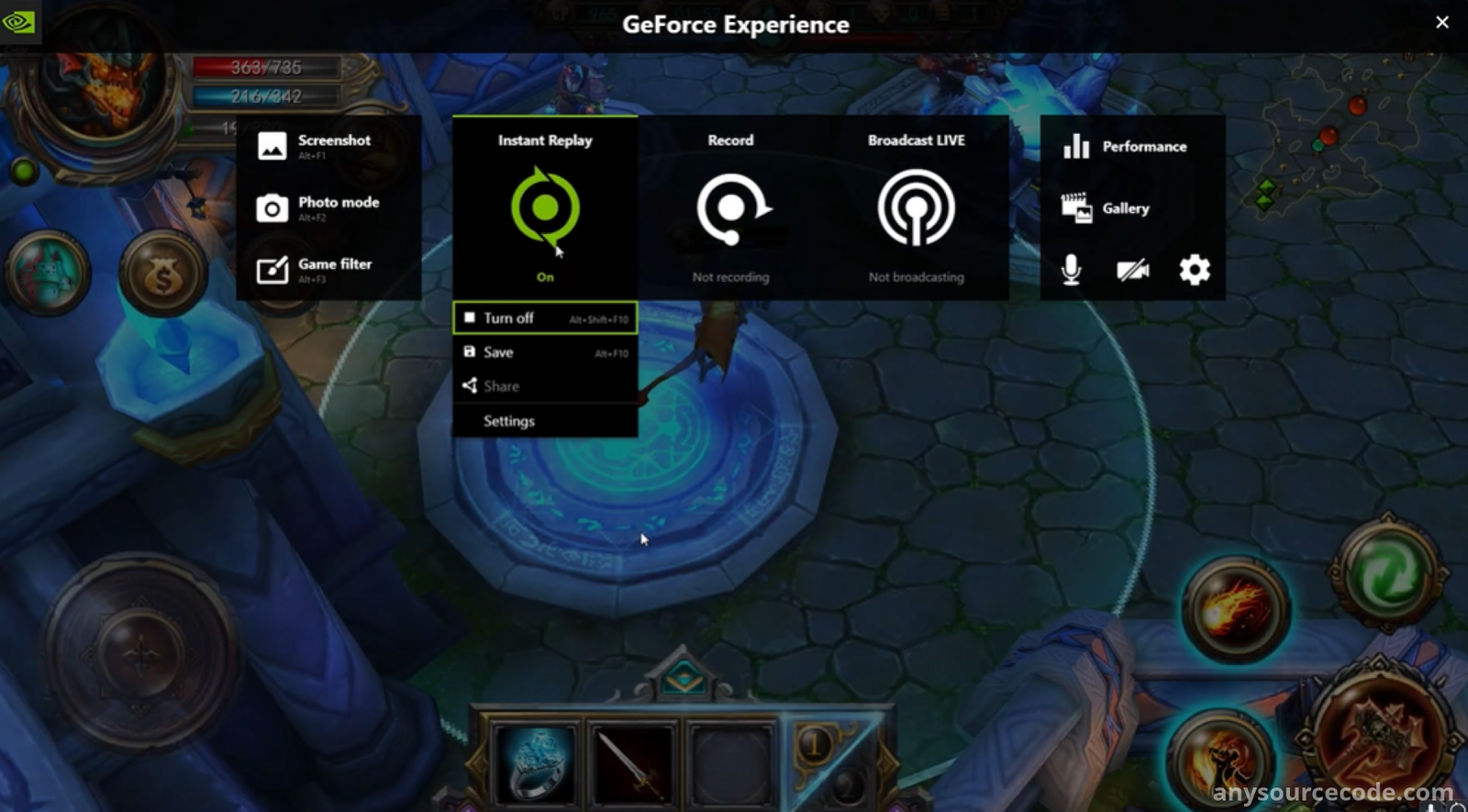Expand the arrow tab above the item bar
1468x812 pixels.
pos(683,678)
